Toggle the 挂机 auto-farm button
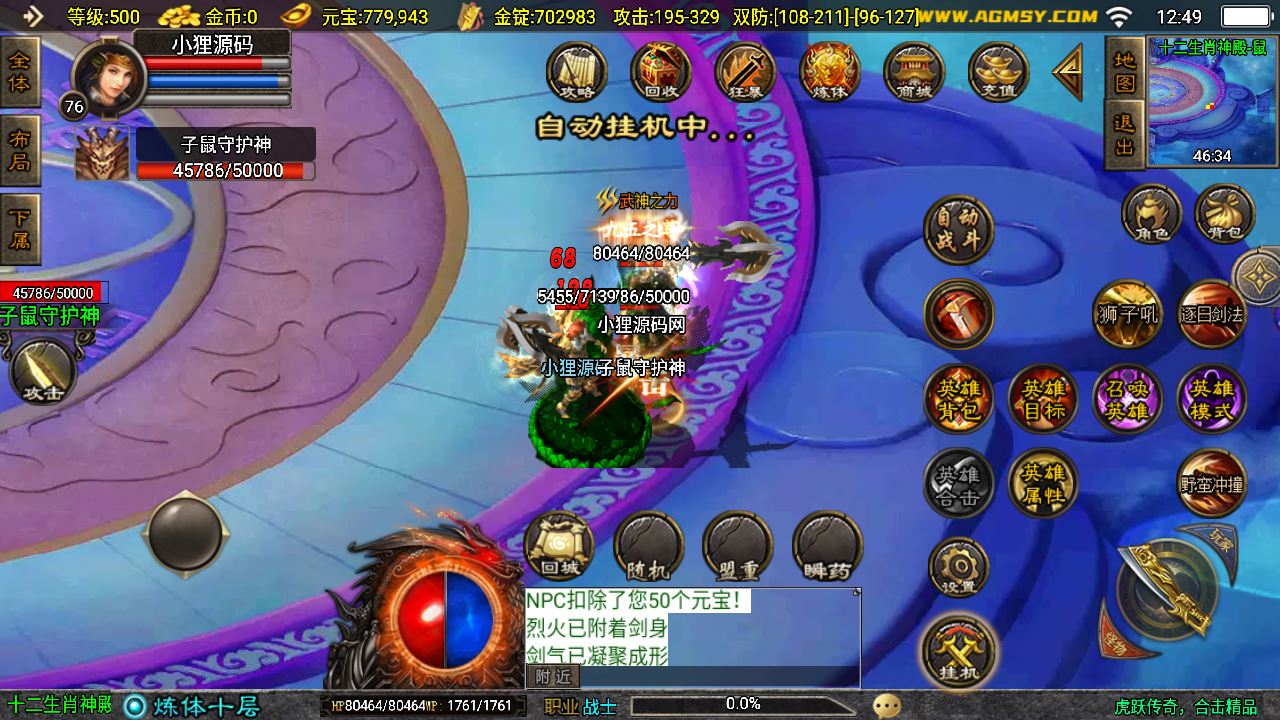The image size is (1280, 720). [958, 651]
